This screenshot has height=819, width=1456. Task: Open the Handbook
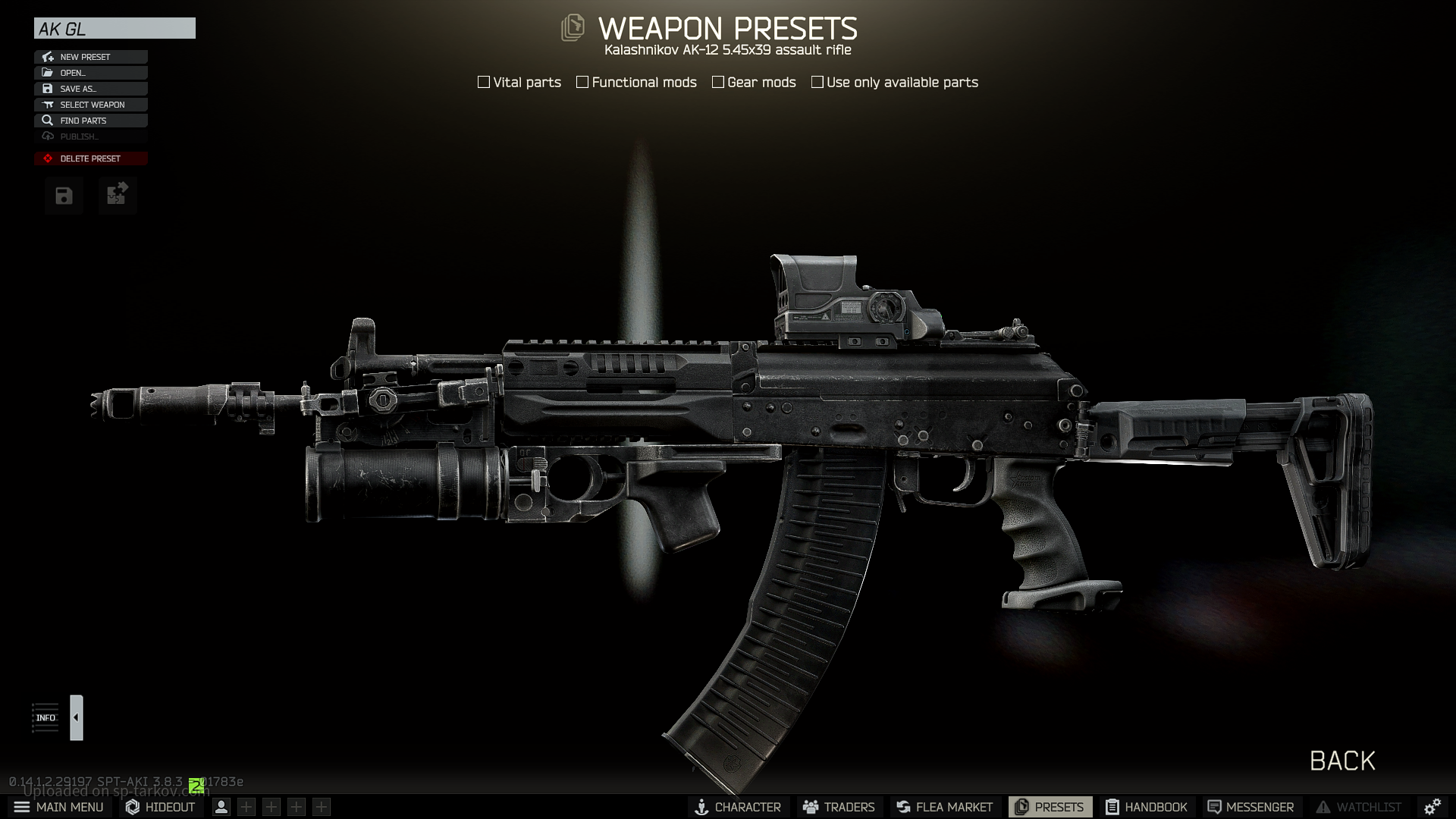[1146, 807]
